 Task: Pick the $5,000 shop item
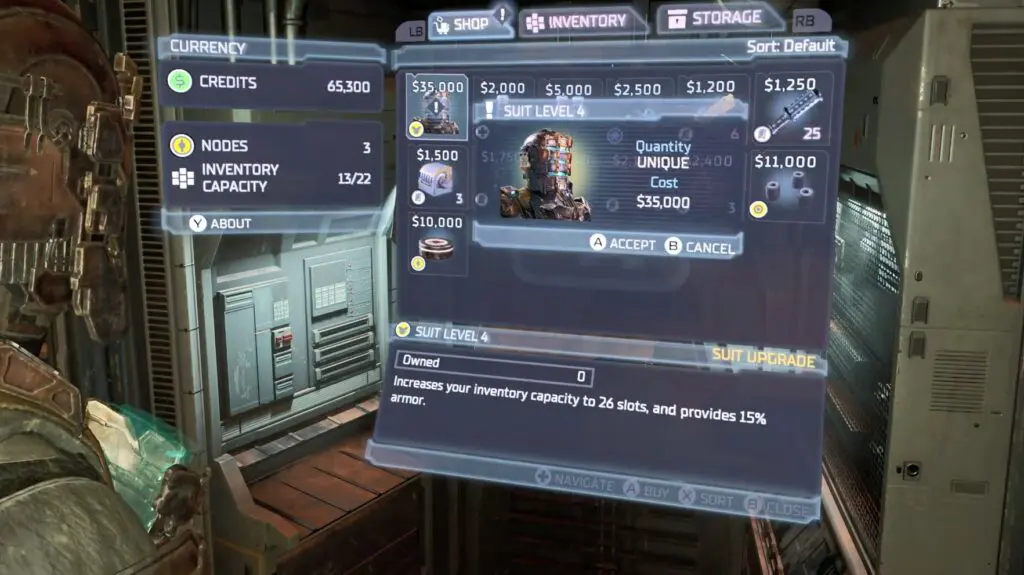[569, 88]
